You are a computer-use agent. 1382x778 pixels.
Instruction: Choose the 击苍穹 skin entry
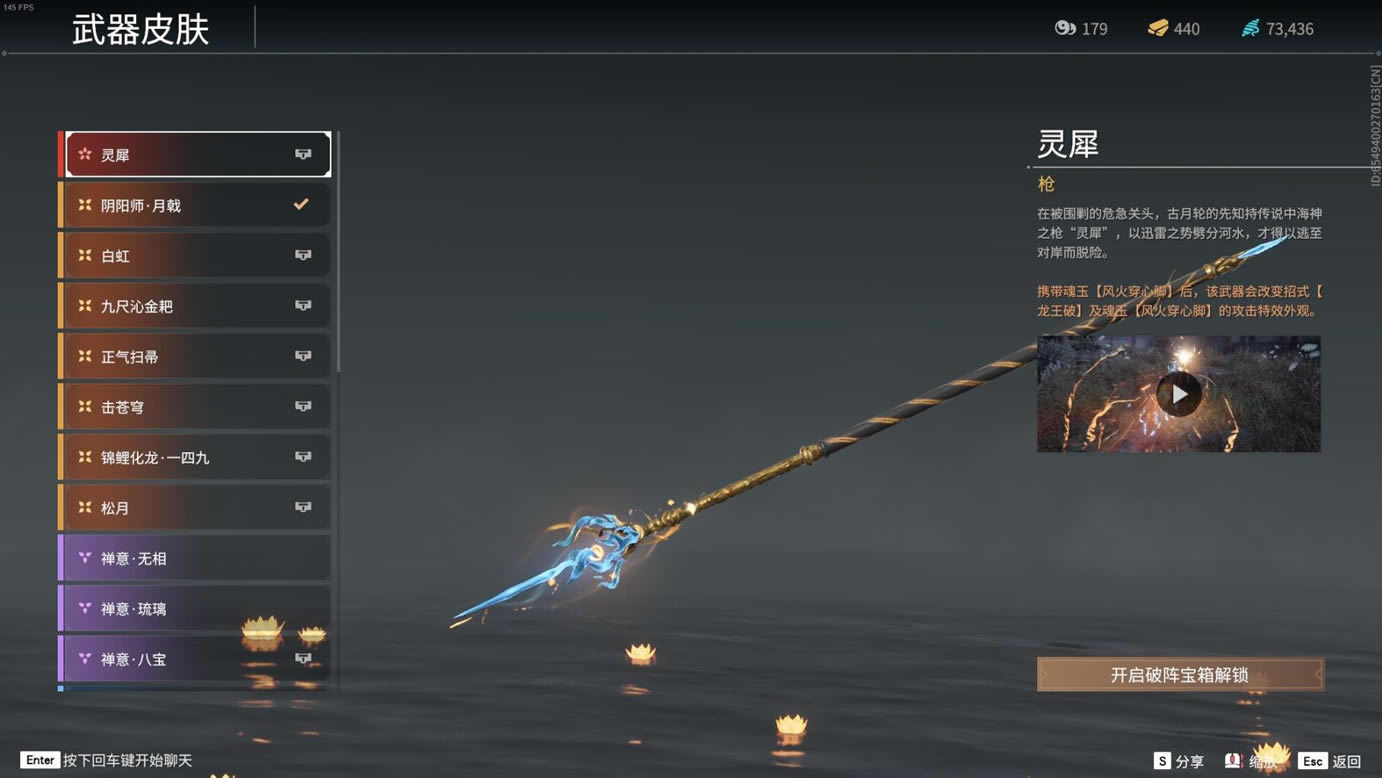click(197, 407)
